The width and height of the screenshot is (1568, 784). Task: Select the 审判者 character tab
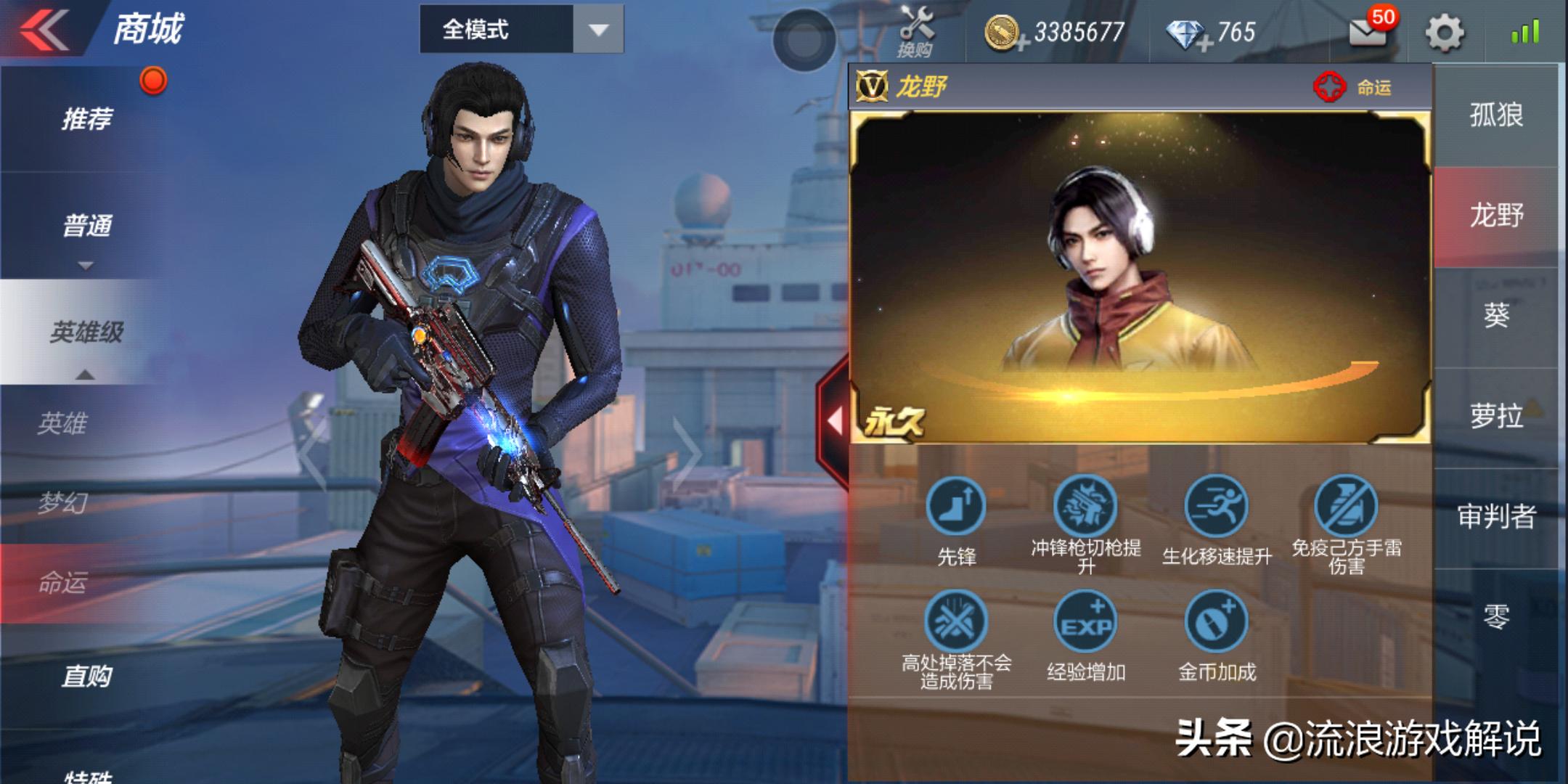(x=1497, y=515)
